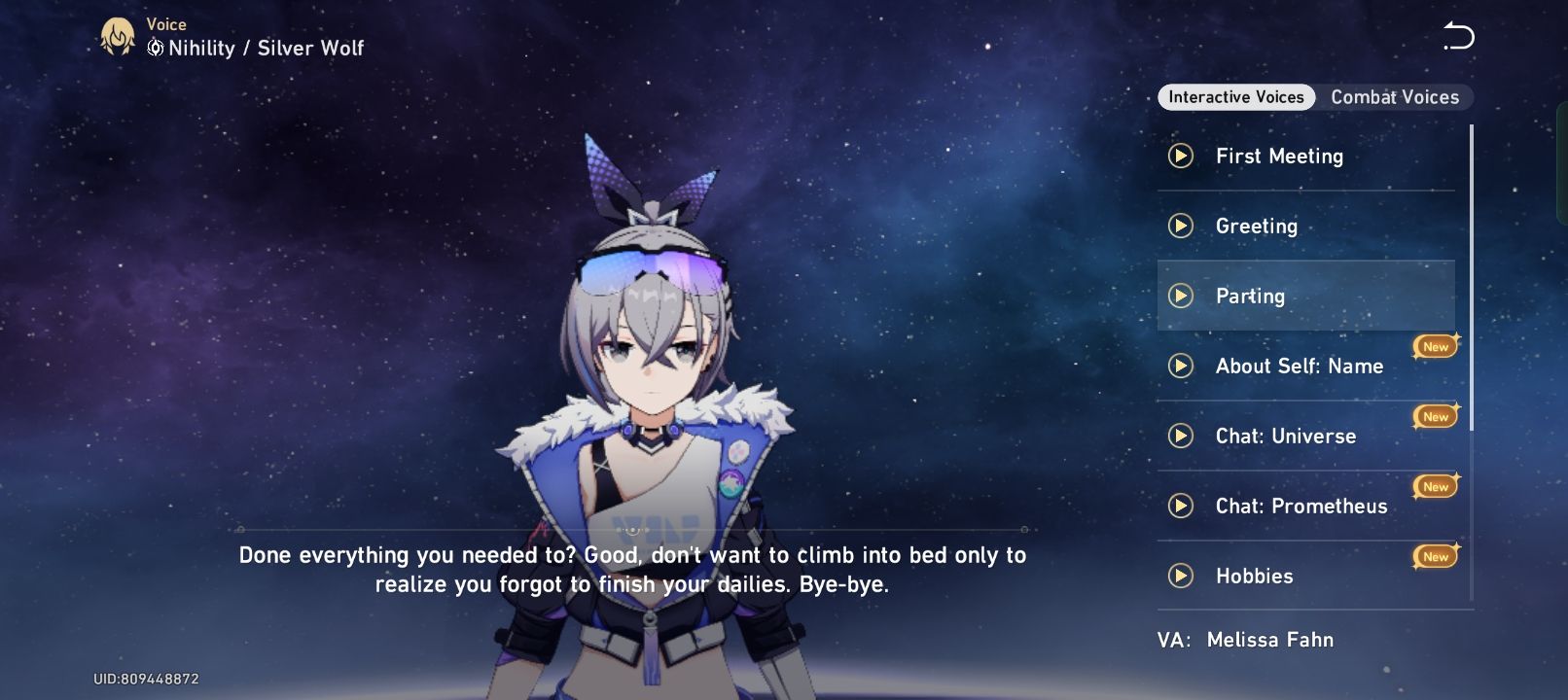
Task: Play the Chat: Prometheus voice line
Action: point(1180,506)
